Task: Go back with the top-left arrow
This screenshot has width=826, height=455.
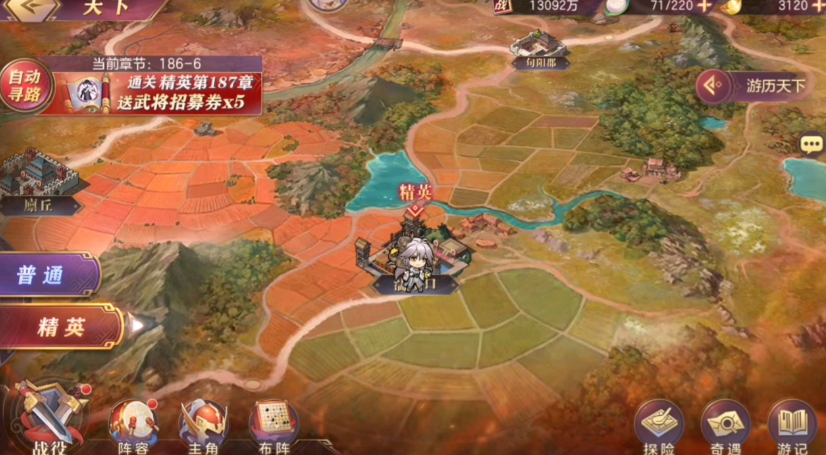Action: pos(28,8)
